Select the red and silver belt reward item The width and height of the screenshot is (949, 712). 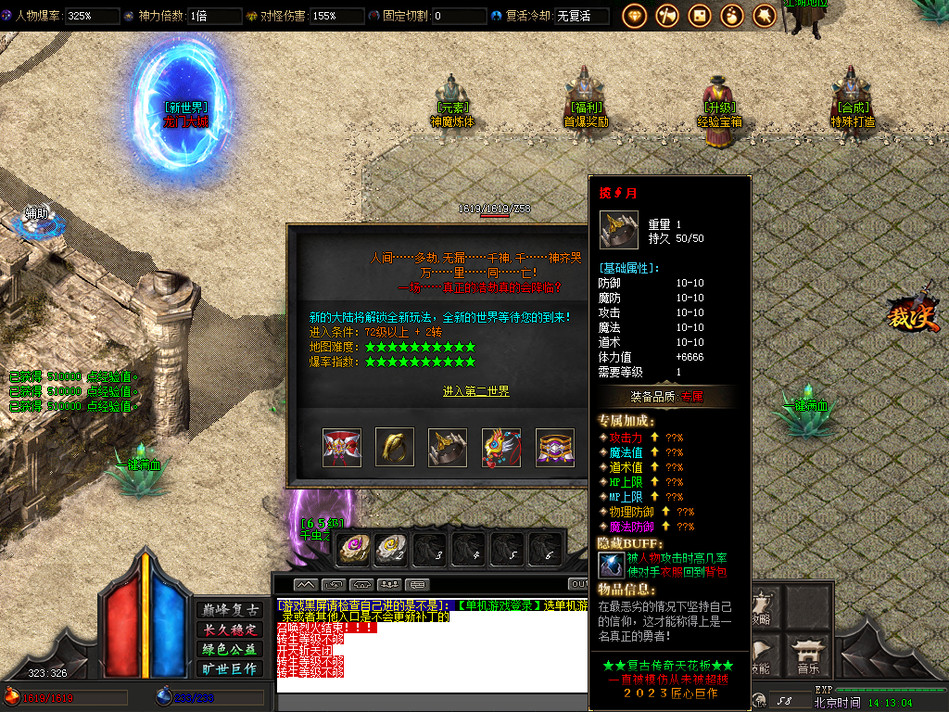pos(342,447)
